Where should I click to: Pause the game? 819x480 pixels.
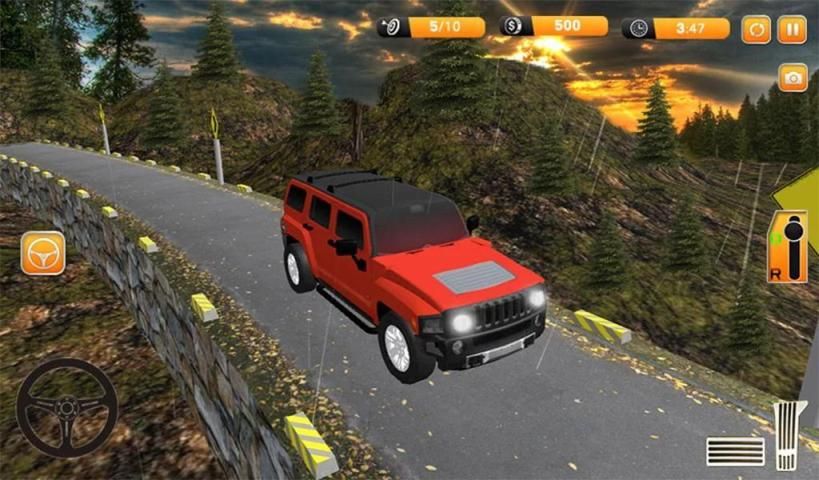[x=792, y=29]
